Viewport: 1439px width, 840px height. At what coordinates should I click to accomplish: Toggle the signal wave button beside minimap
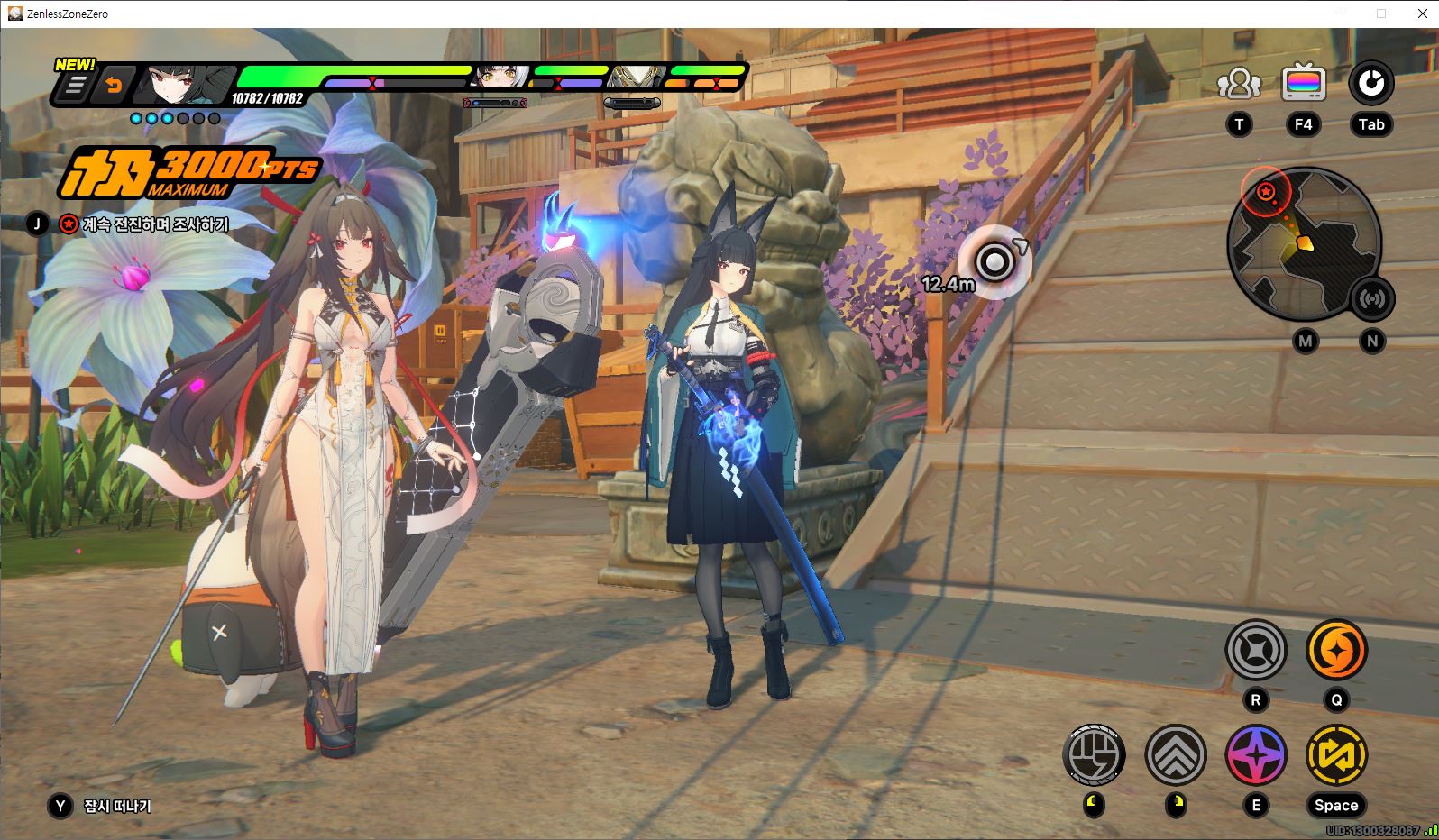[x=1371, y=299]
